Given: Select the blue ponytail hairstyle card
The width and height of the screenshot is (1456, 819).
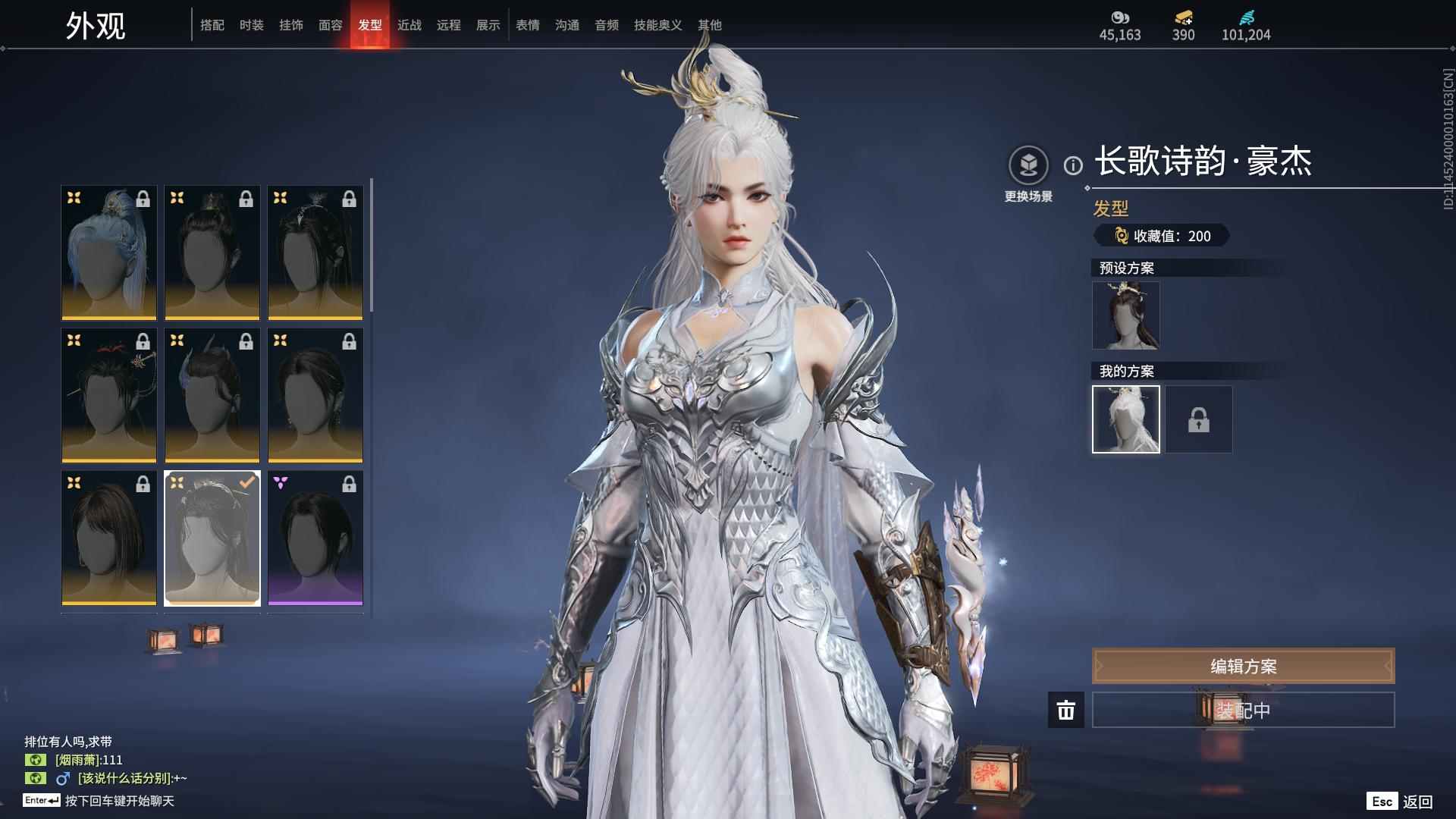Looking at the screenshot, I should coord(109,253).
